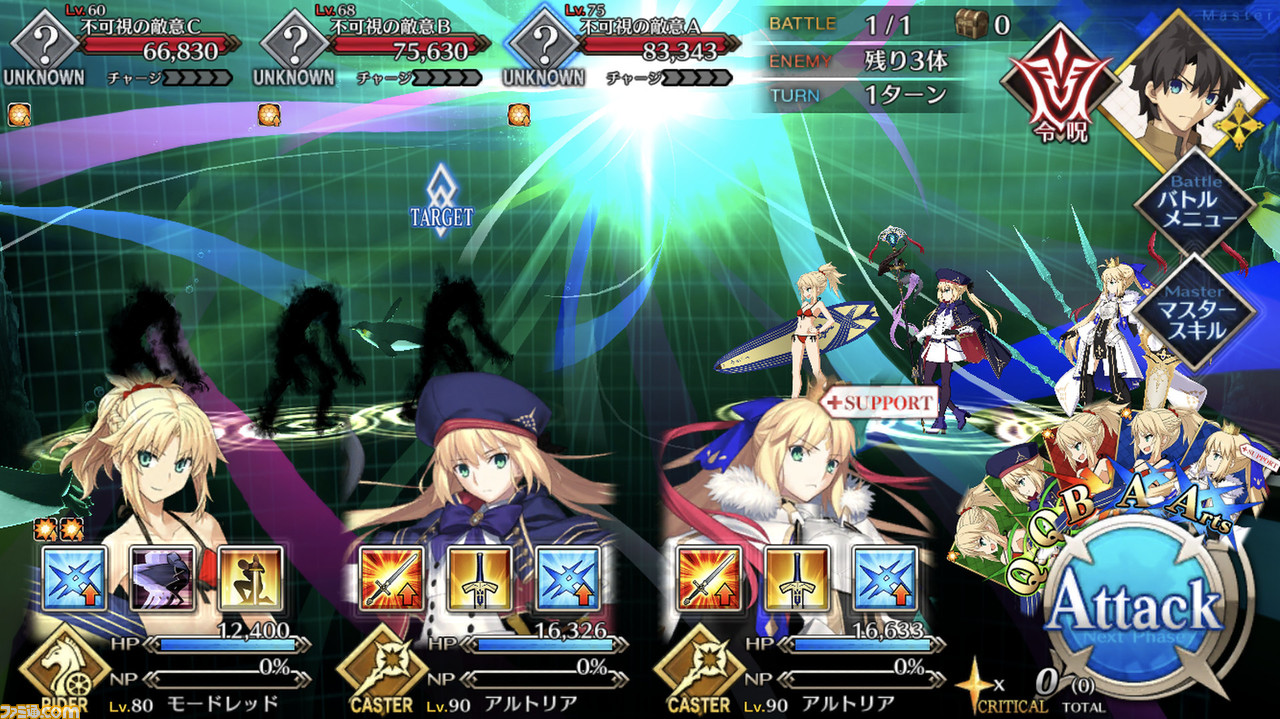Activate non-support Artoria's red sword skill

(392, 578)
